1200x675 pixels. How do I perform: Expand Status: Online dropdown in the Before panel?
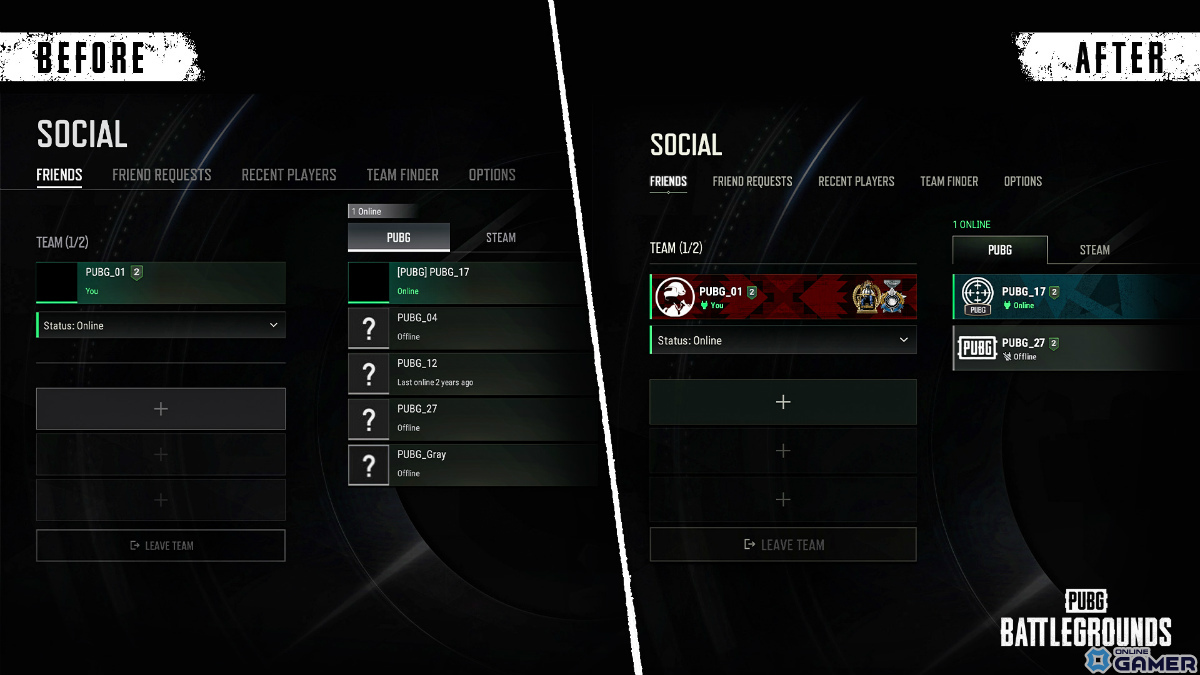click(x=161, y=325)
